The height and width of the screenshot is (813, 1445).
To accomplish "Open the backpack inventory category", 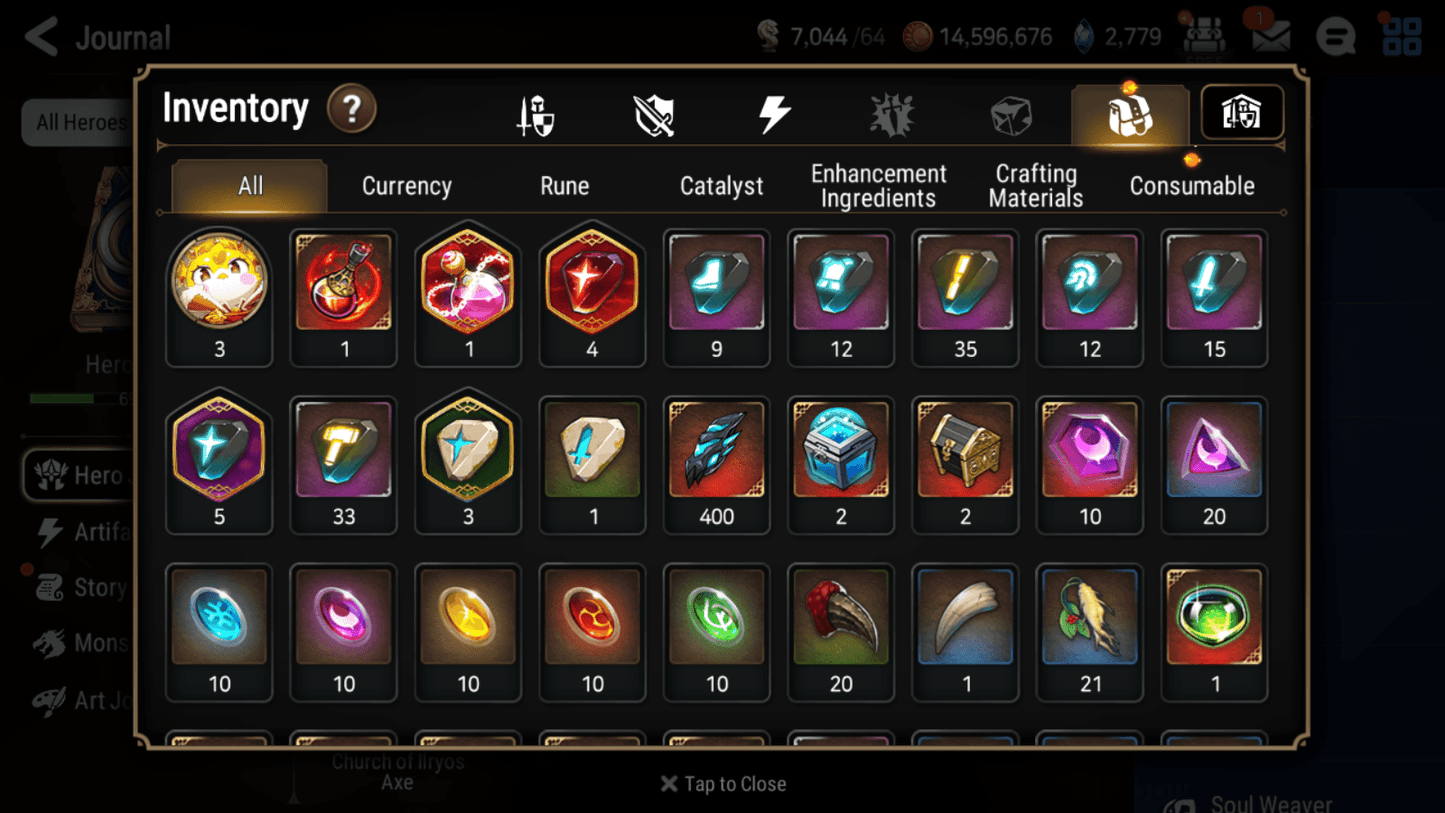I will (1129, 113).
